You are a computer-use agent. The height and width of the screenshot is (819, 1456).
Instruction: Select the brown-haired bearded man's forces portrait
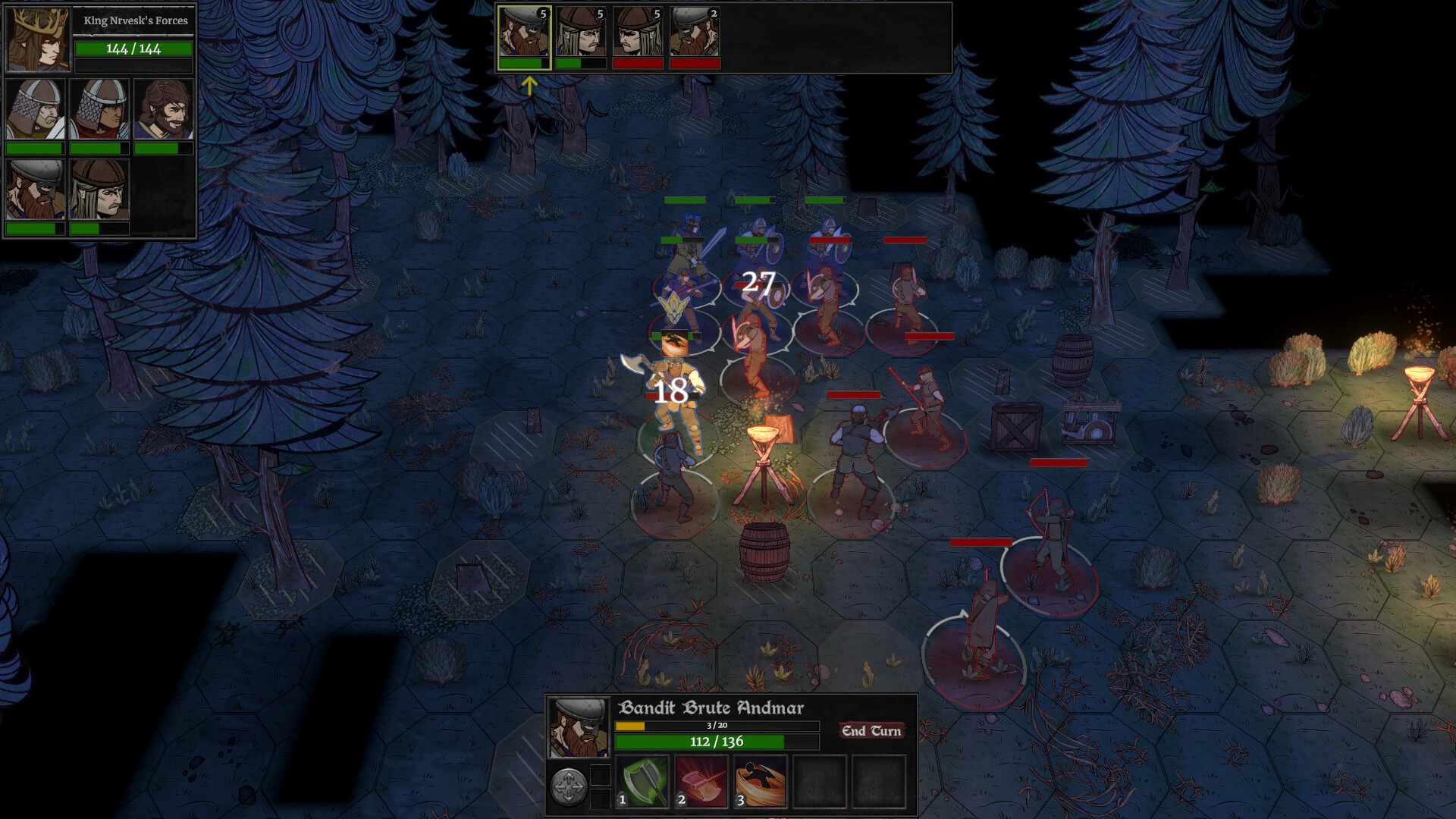click(164, 110)
